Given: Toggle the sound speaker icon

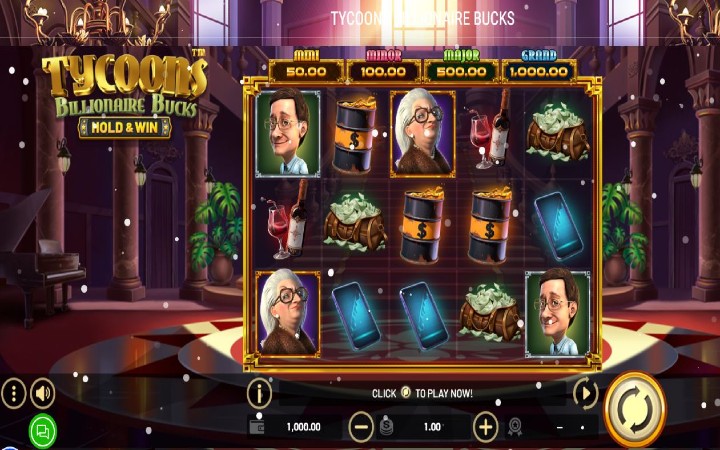Looking at the screenshot, I should pos(42,393).
